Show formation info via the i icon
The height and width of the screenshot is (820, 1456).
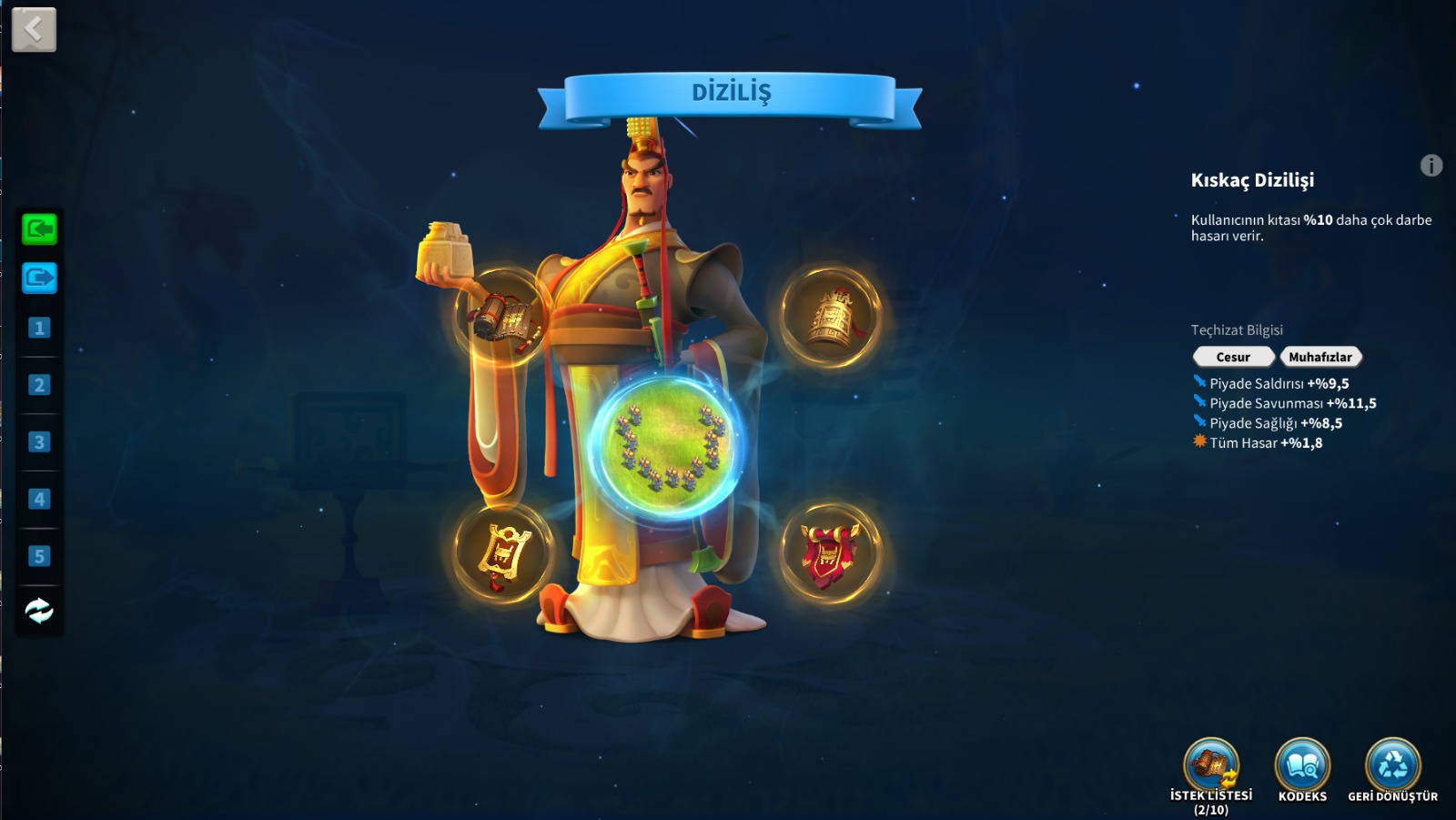1431,166
